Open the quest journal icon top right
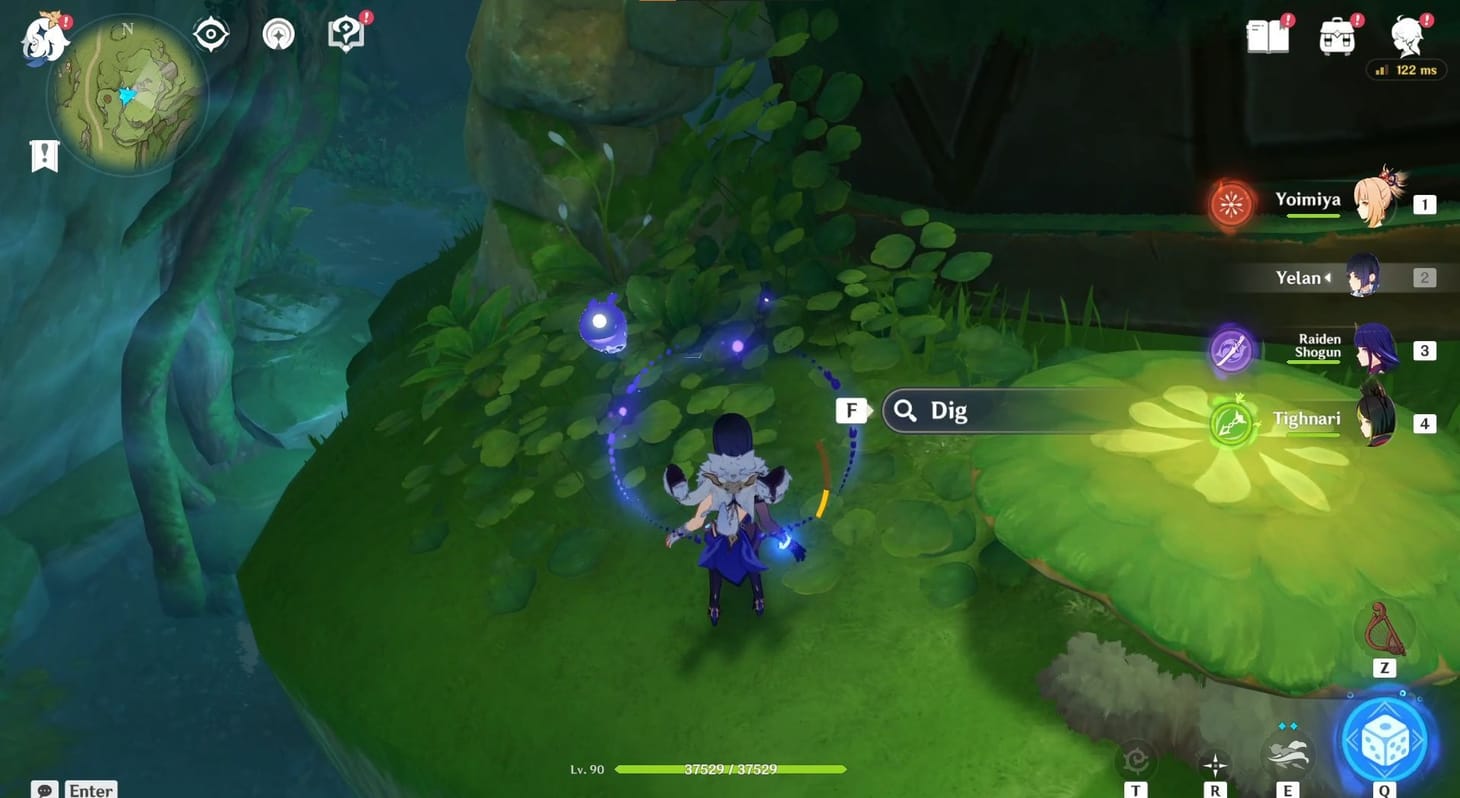This screenshot has height=798, width=1460. coord(344,33)
